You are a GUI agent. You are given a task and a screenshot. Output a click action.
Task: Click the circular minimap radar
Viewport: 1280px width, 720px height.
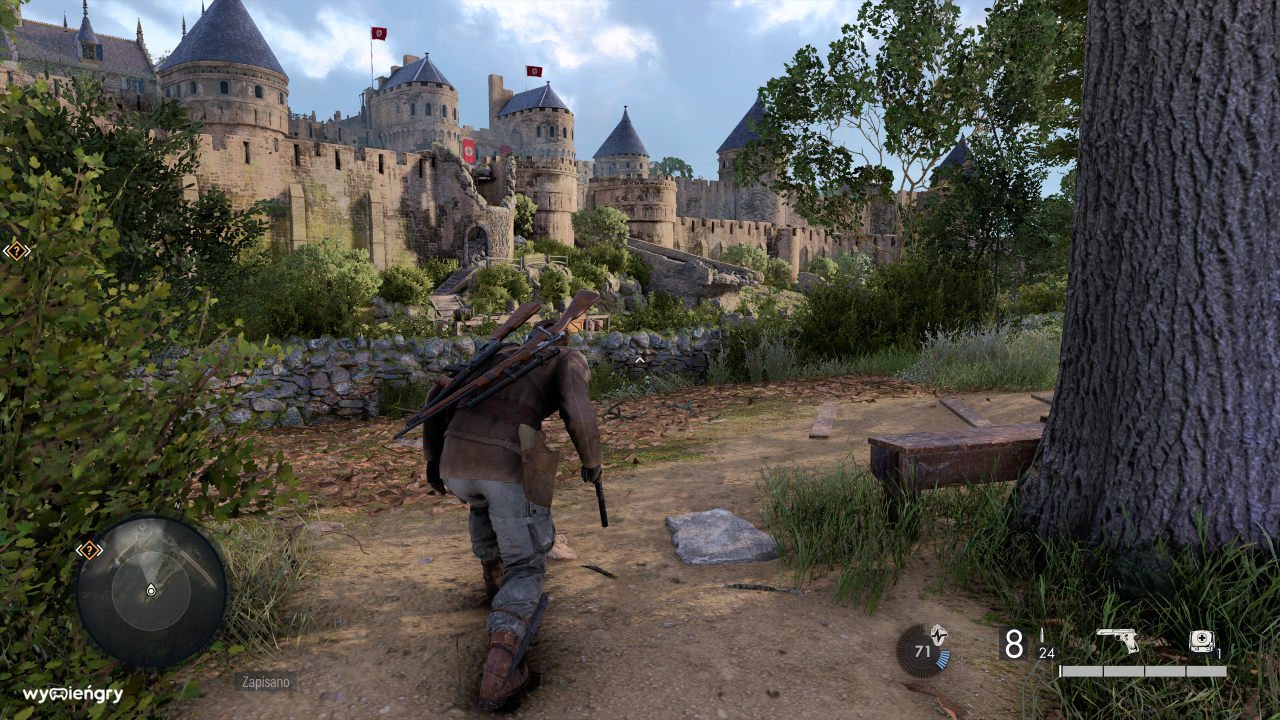click(151, 591)
